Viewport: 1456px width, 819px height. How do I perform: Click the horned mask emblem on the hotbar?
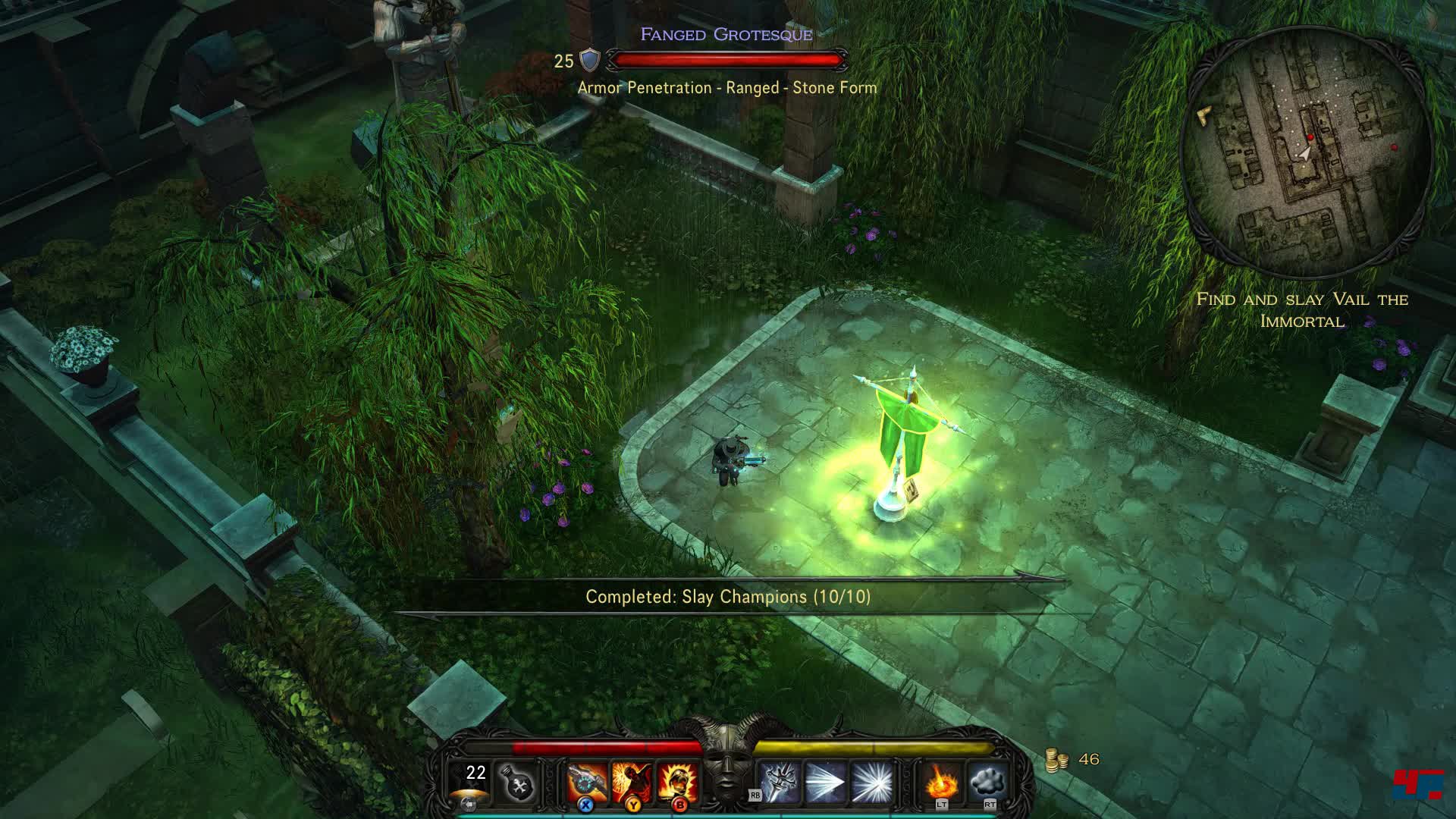(x=727, y=762)
